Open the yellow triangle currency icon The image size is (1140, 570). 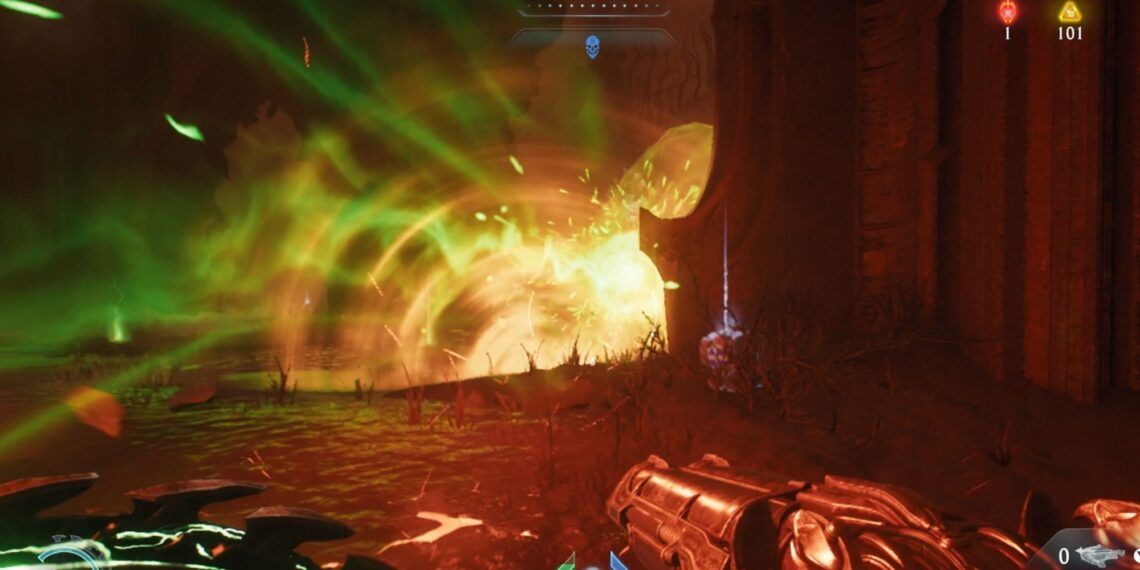pos(1070,12)
